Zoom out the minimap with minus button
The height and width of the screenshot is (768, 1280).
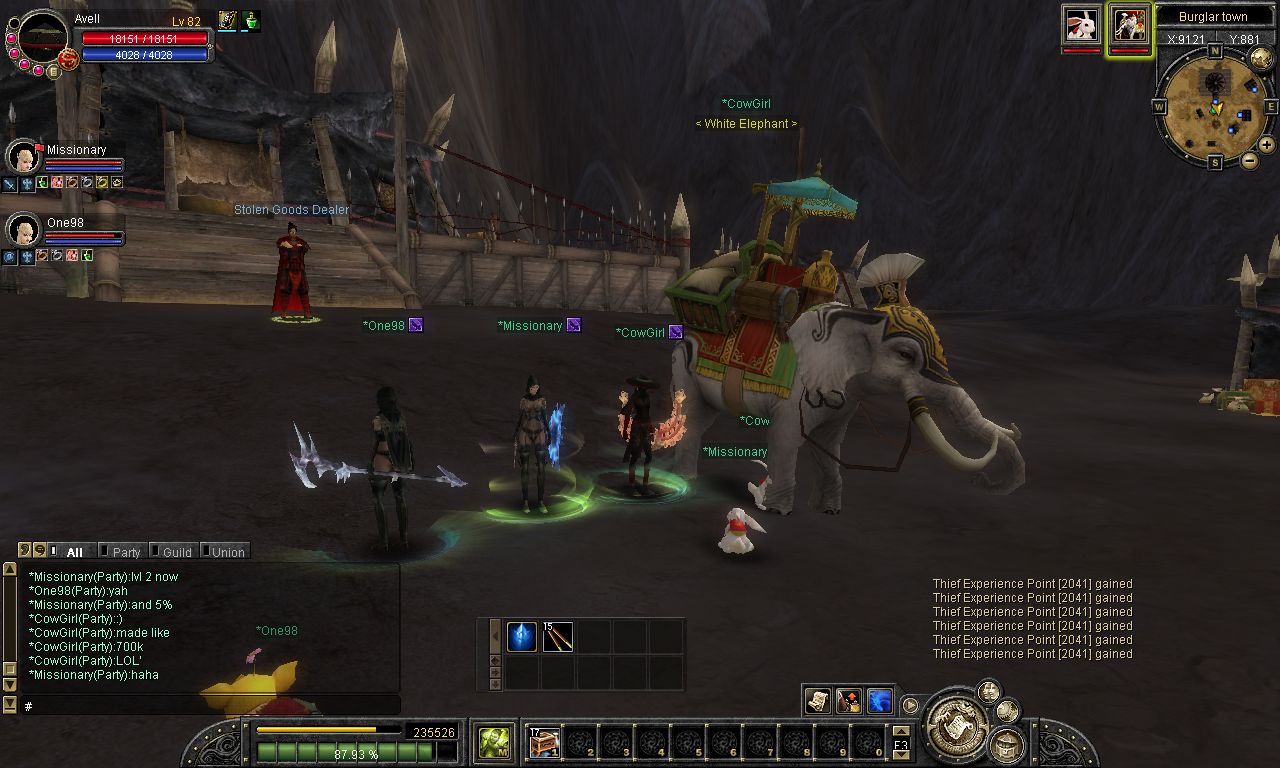[1250, 160]
